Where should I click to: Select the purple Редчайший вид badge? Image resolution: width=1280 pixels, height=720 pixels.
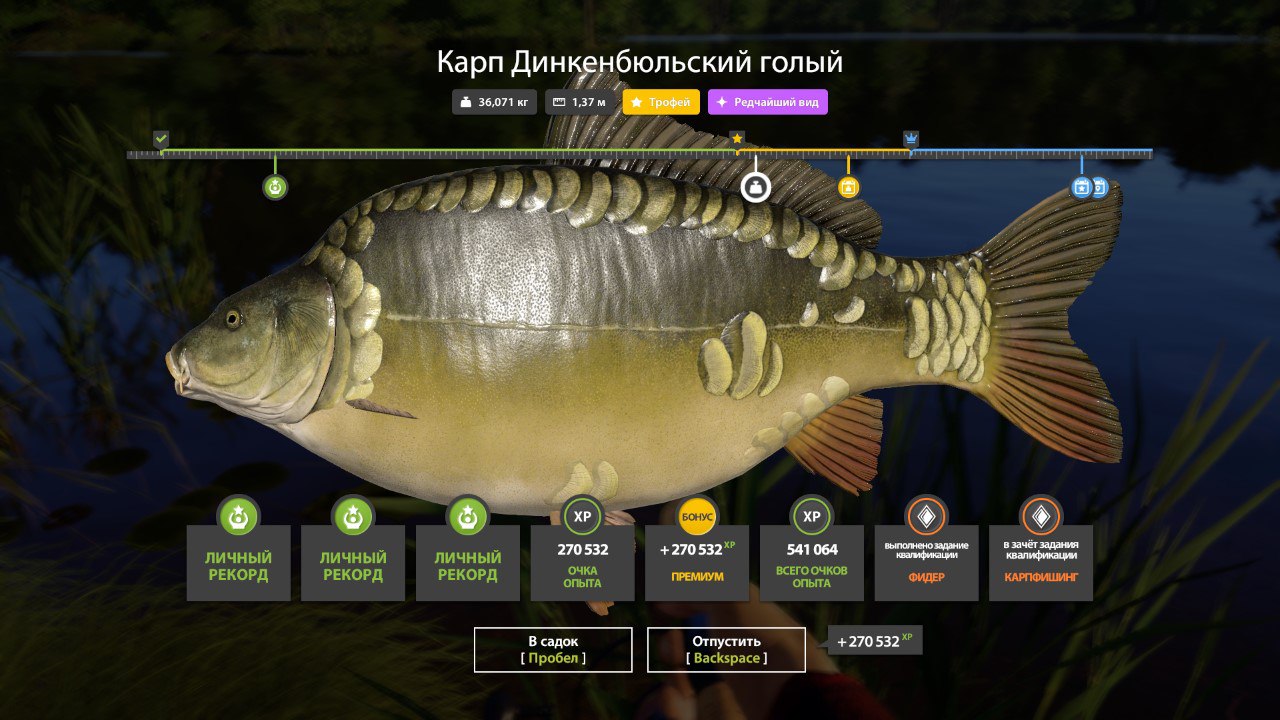click(x=768, y=102)
